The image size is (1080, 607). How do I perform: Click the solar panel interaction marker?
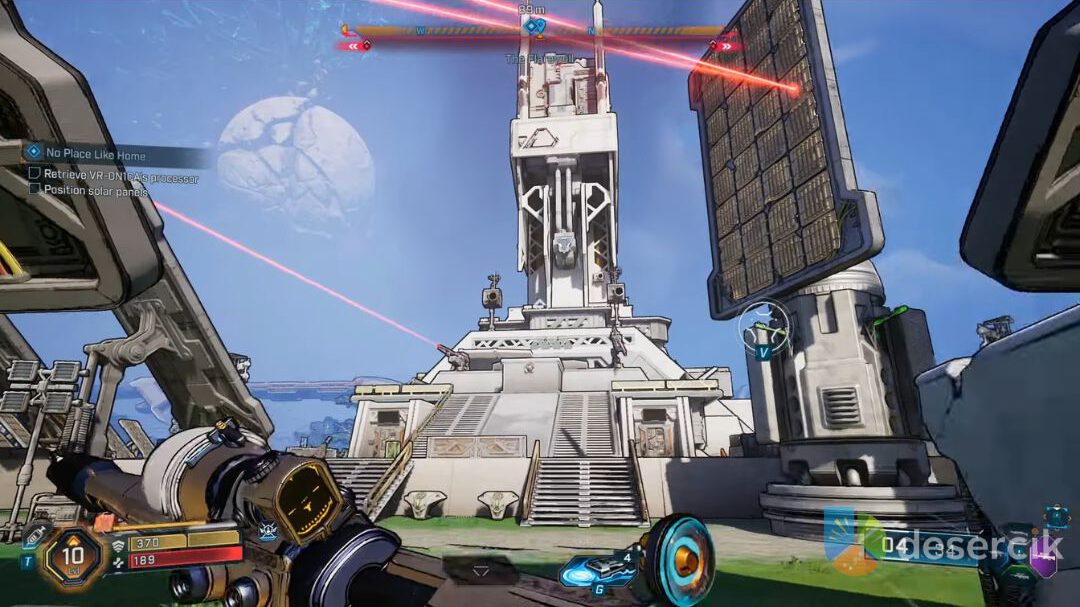[x=764, y=328]
